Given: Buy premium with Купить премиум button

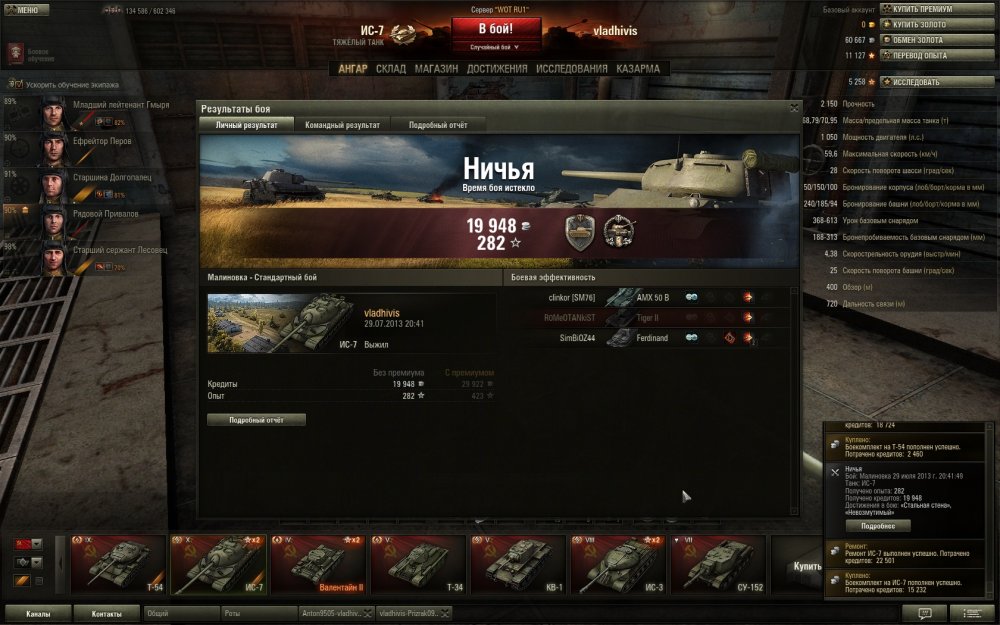Looking at the screenshot, I should click(922, 9).
